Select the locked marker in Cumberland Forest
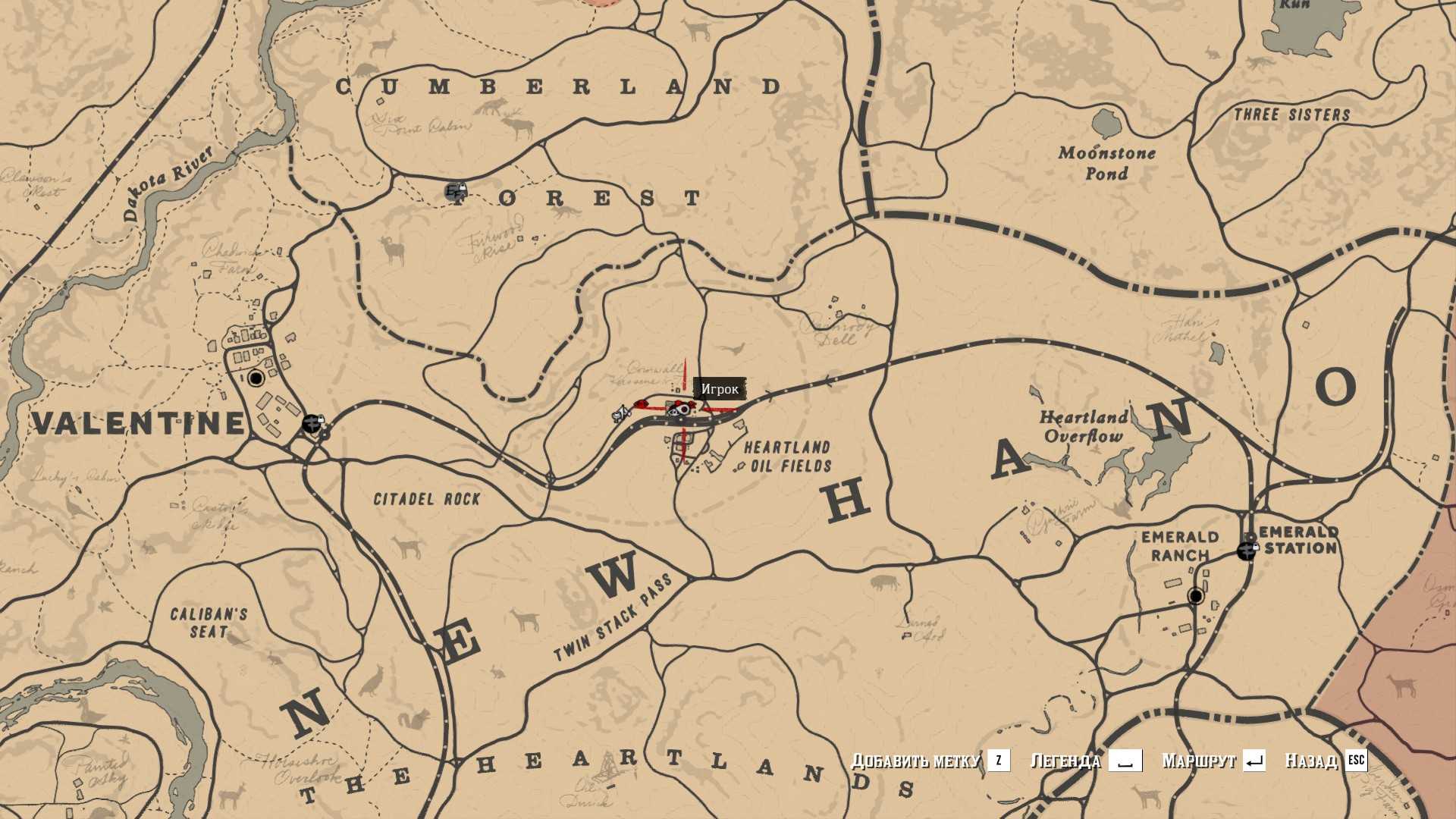The image size is (1456, 819). click(455, 191)
